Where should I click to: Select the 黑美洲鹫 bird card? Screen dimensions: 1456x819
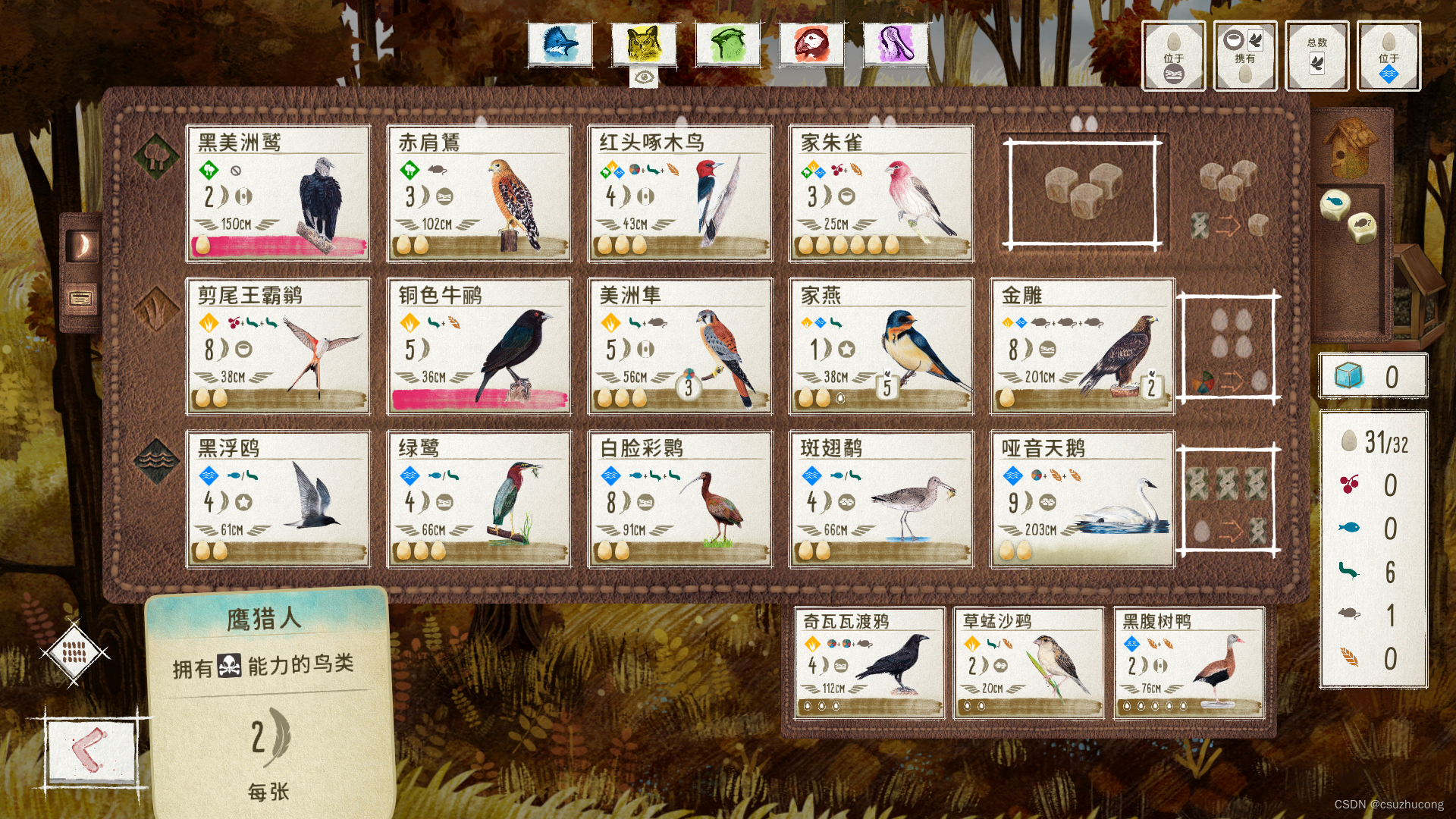(278, 193)
